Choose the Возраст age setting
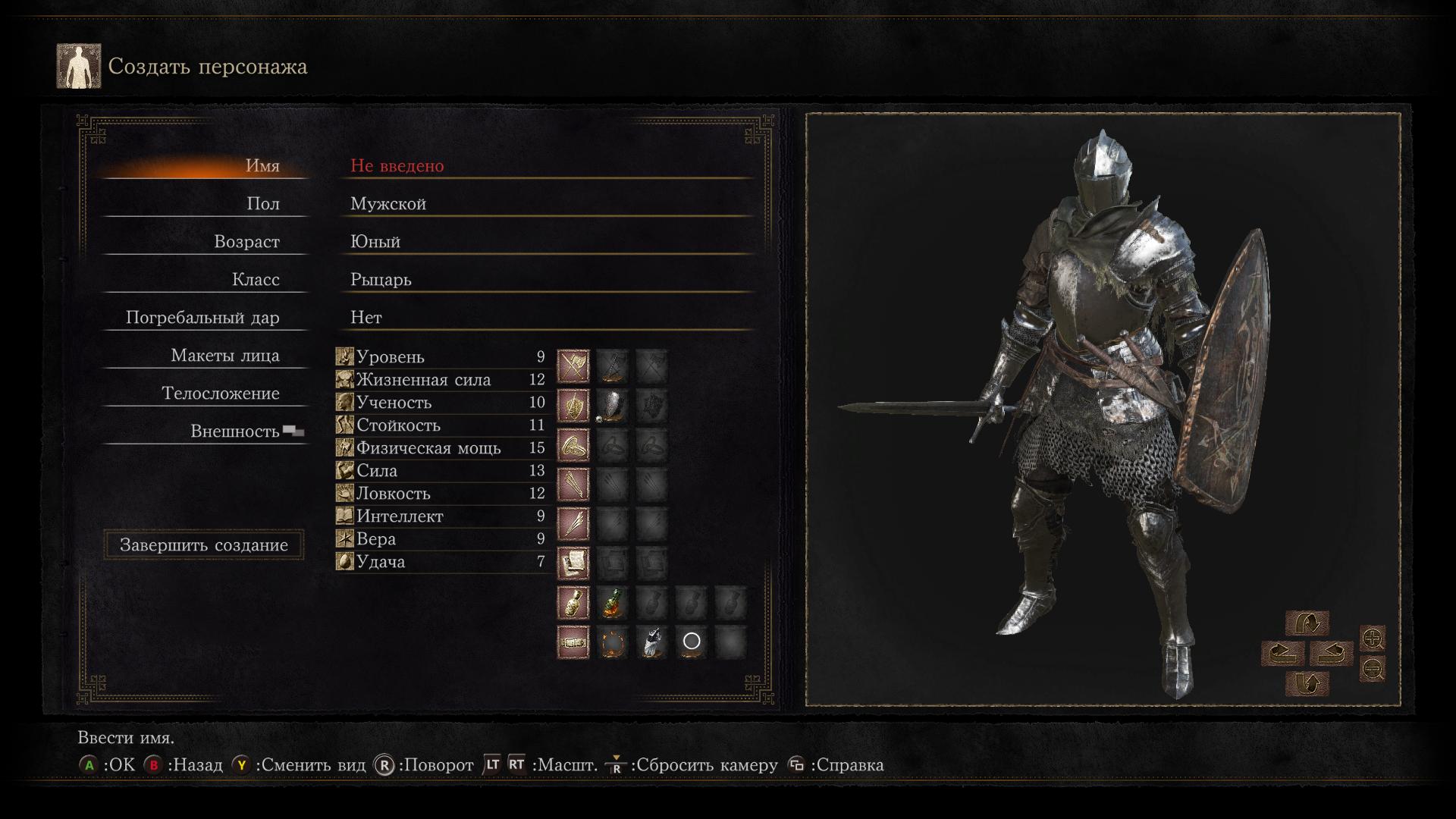This screenshot has height=819, width=1456. (246, 242)
